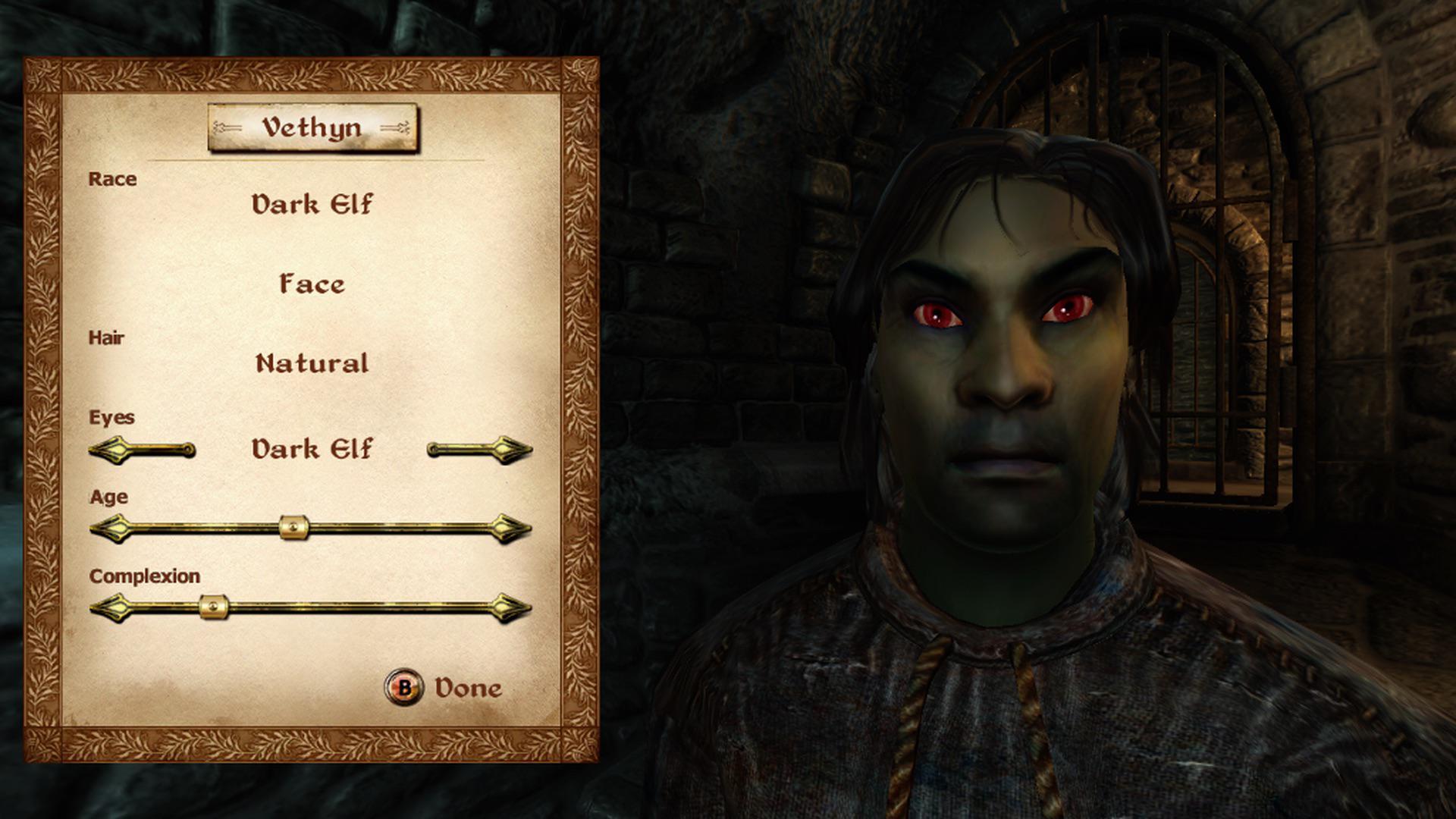
Task: Open the Dark Elf eyes option
Action: coord(312,449)
